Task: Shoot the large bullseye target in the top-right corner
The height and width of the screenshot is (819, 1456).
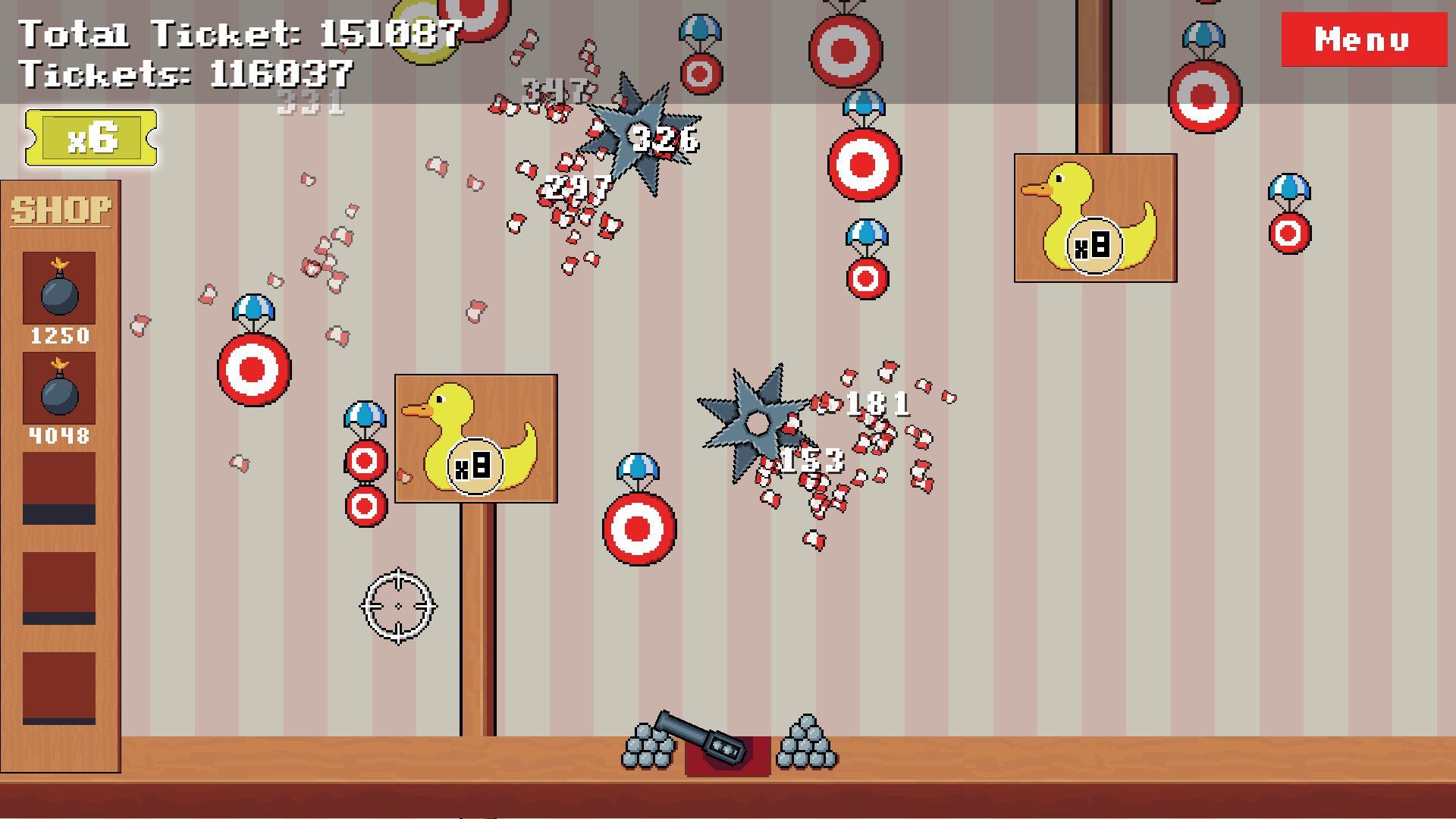Action: click(1203, 99)
